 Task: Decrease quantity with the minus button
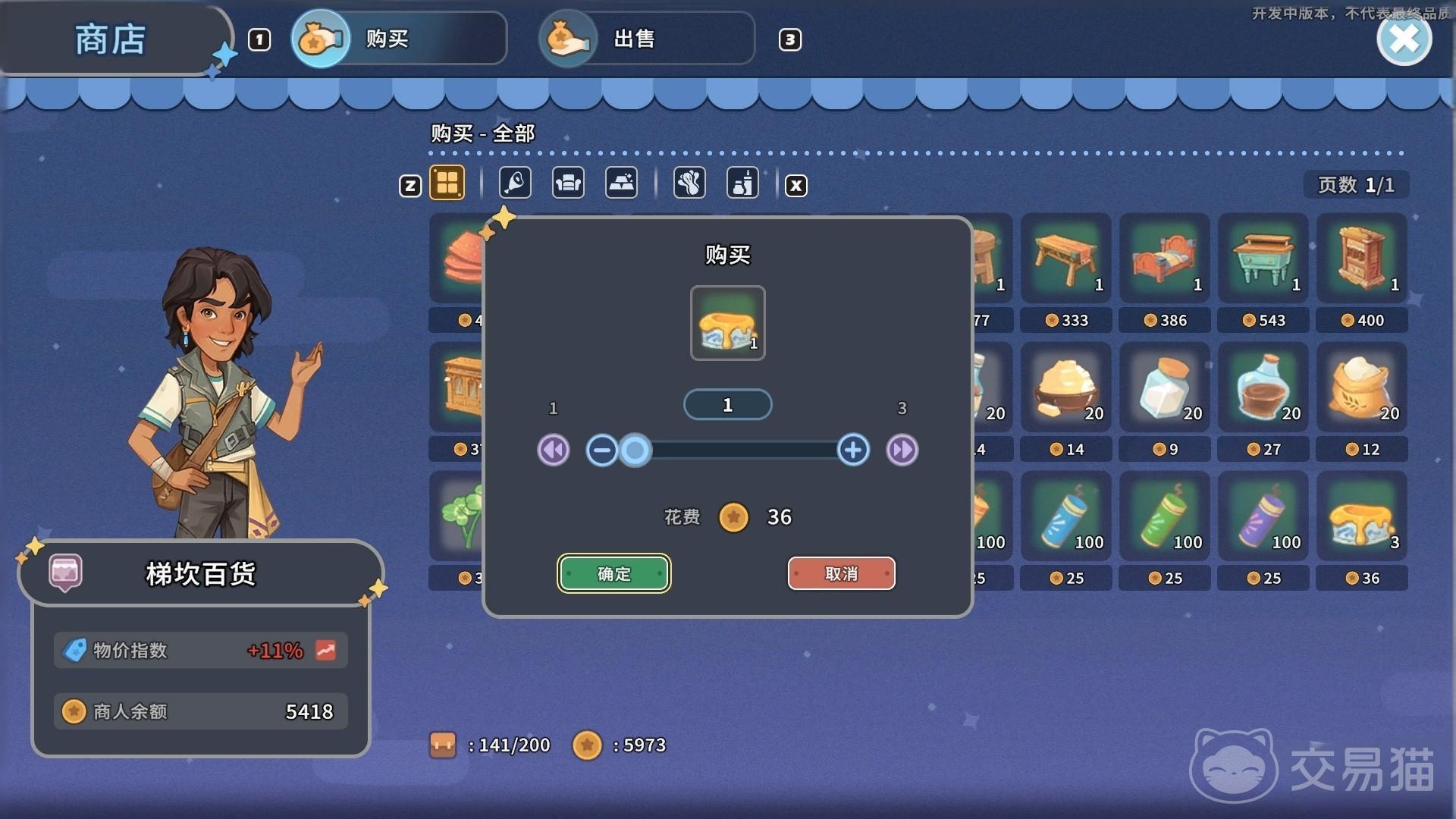click(x=601, y=450)
